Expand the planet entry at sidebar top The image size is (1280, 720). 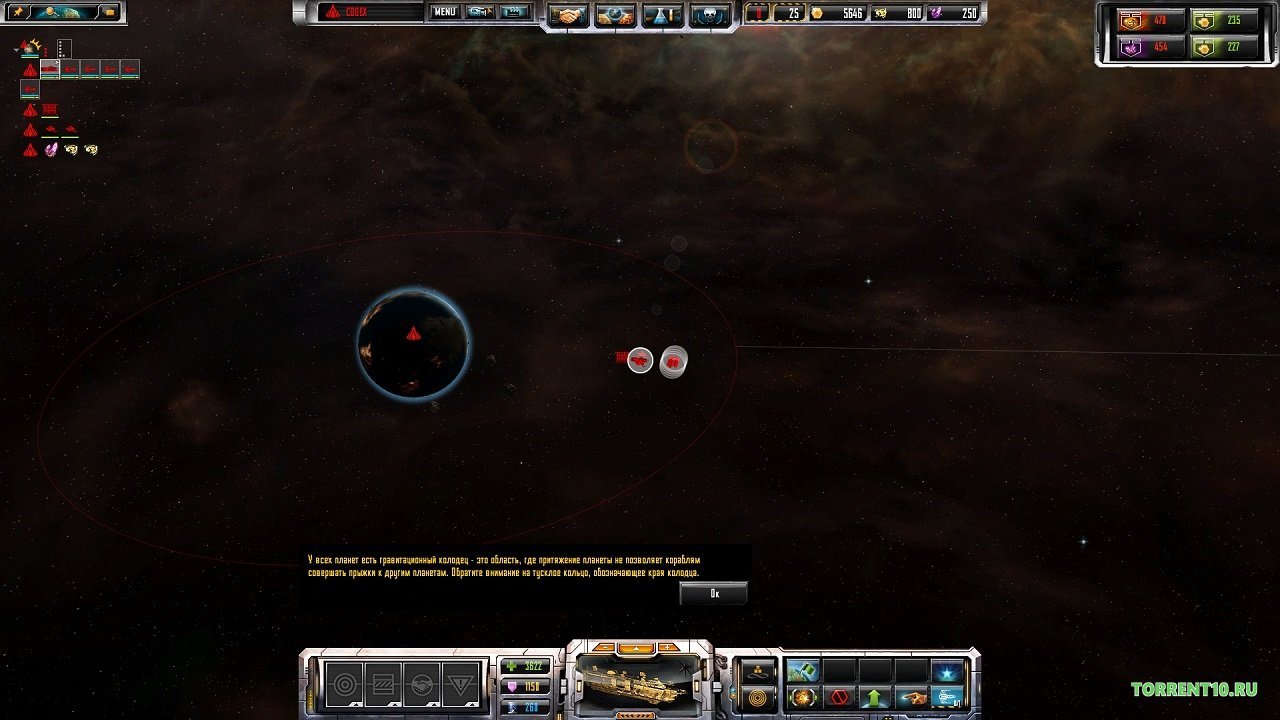pyautogui.click(x=16, y=49)
